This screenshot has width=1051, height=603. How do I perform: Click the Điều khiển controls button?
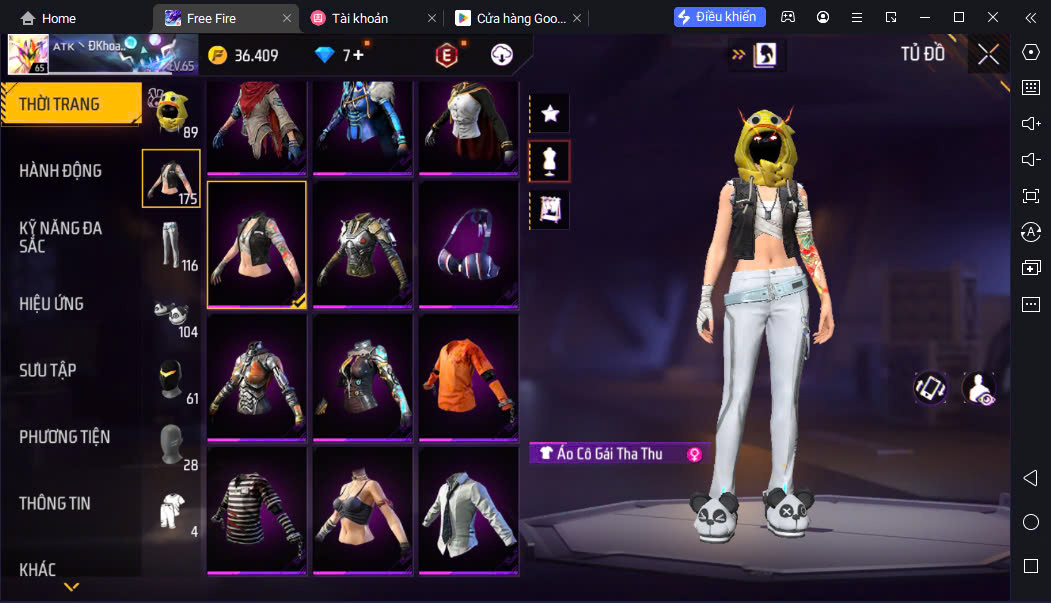[x=720, y=17]
